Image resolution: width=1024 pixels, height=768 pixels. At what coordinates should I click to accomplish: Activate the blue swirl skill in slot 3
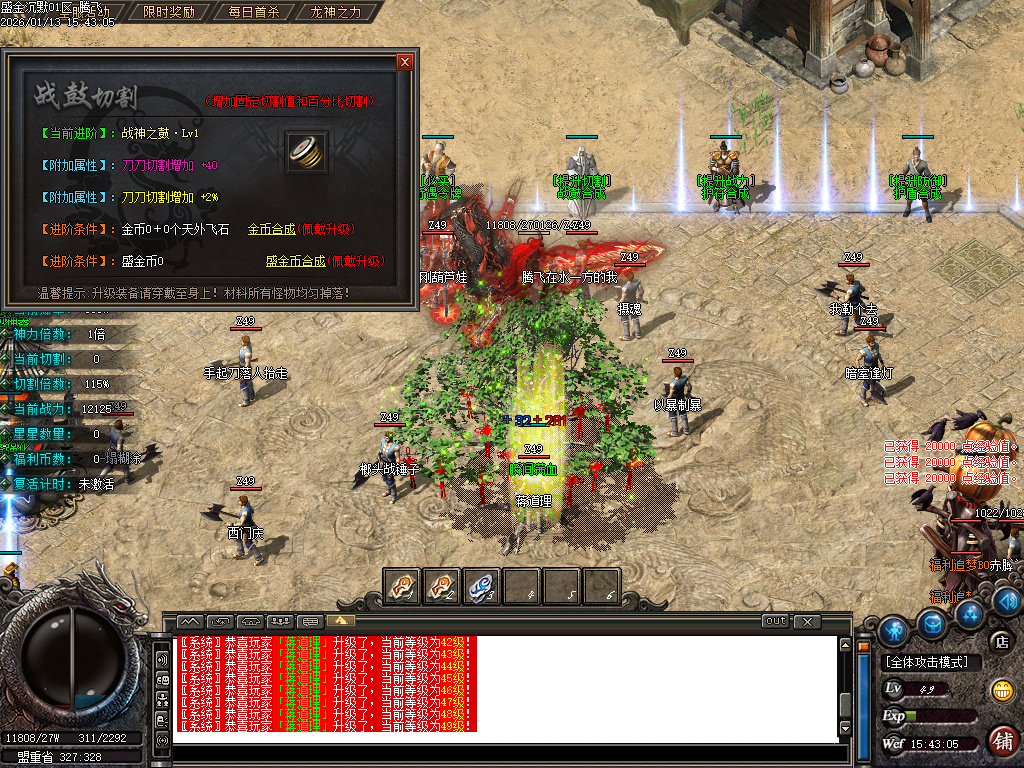[482, 586]
